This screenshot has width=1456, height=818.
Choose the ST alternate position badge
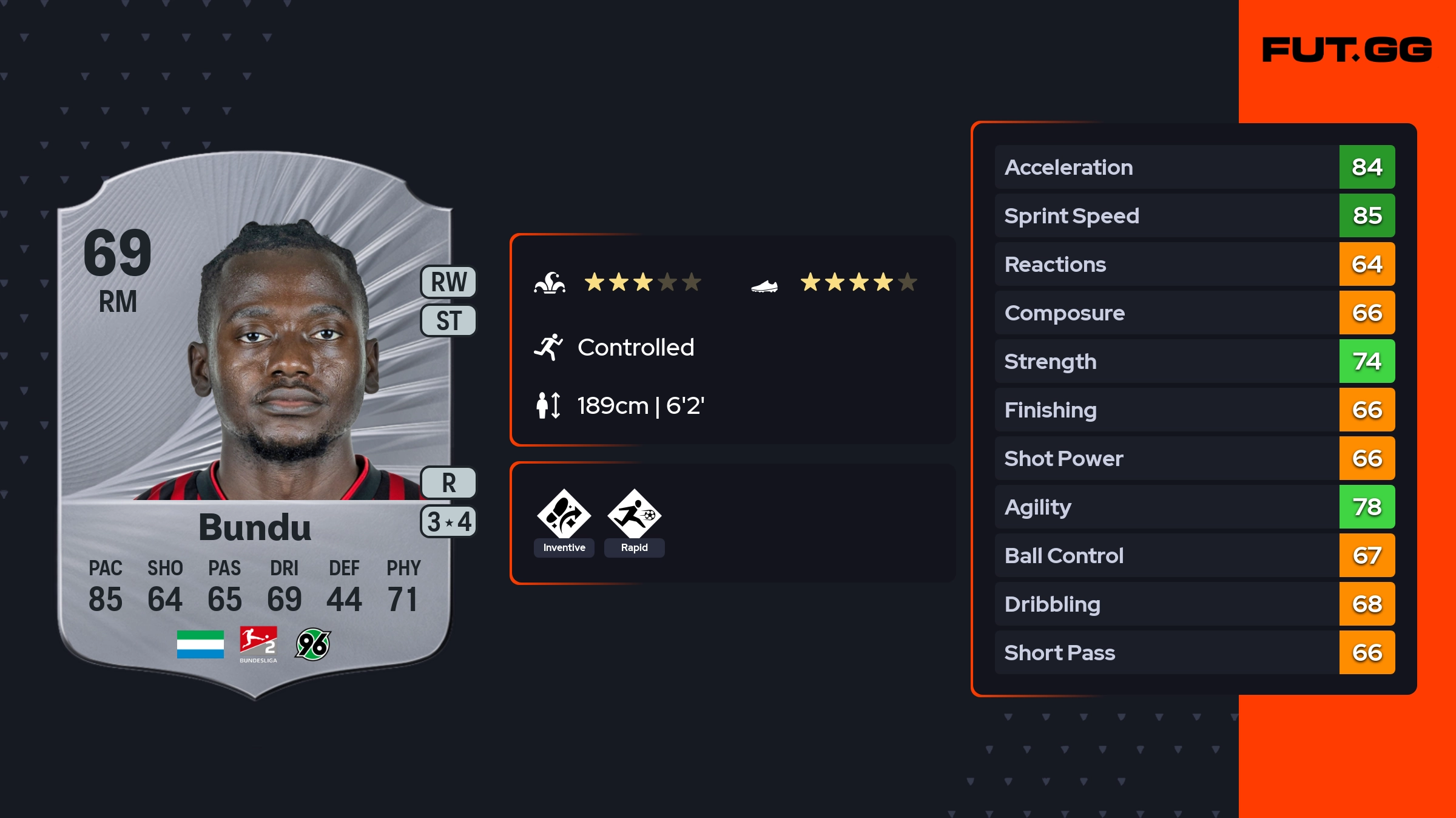pyautogui.click(x=448, y=320)
